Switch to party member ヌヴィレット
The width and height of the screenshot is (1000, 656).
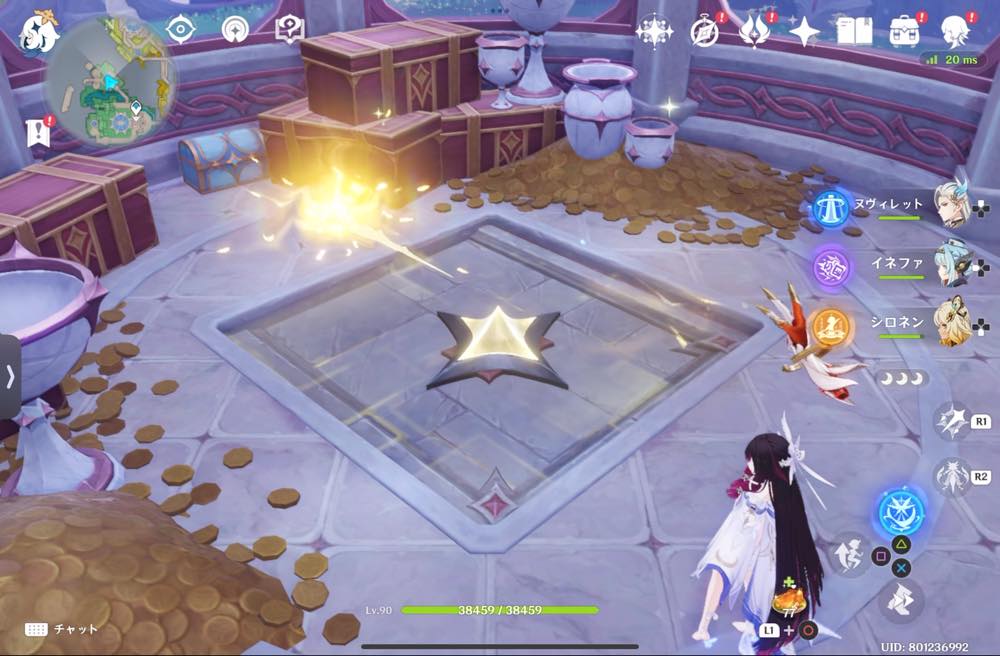pos(952,204)
